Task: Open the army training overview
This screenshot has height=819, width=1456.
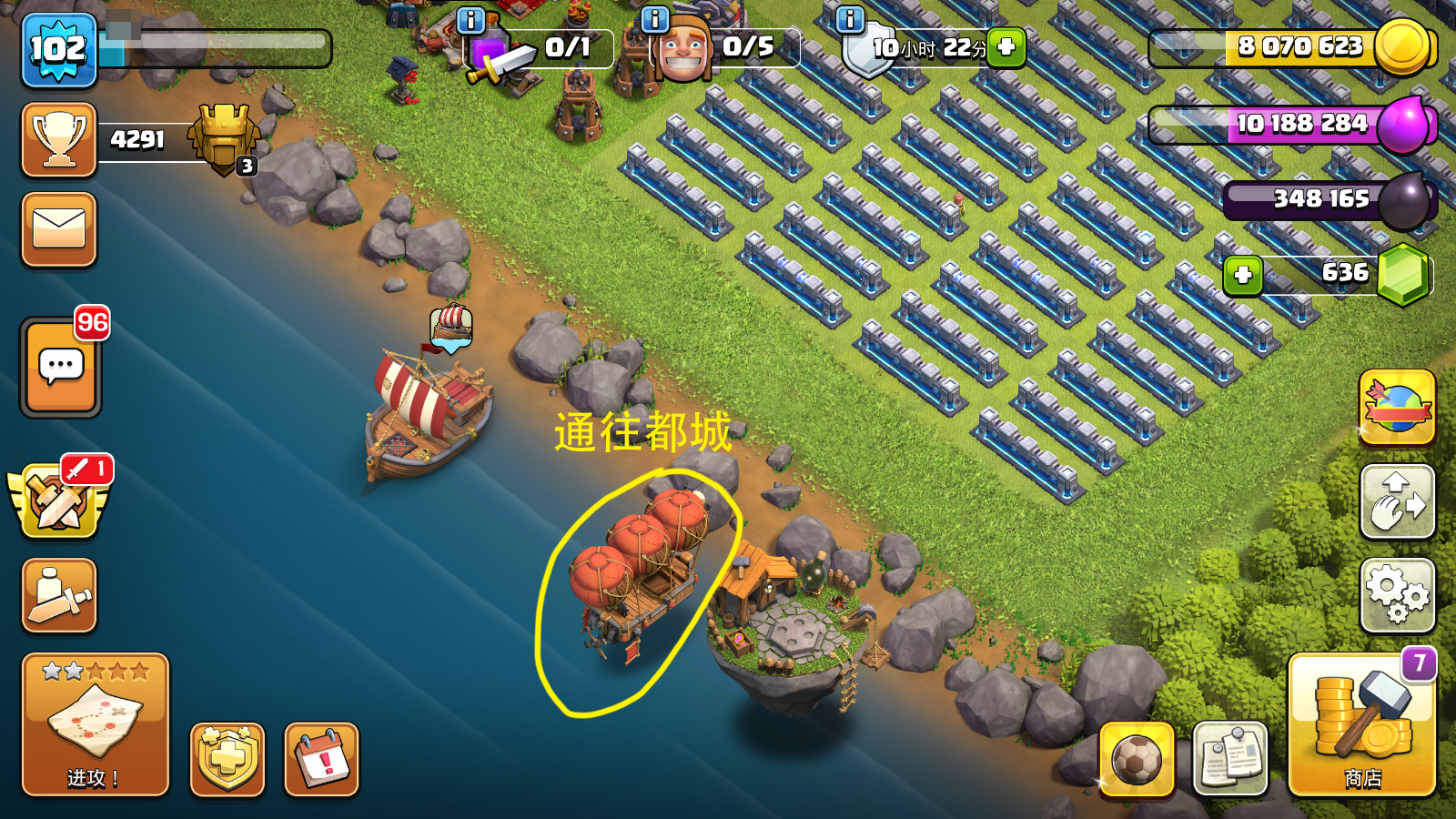Action: [59, 595]
